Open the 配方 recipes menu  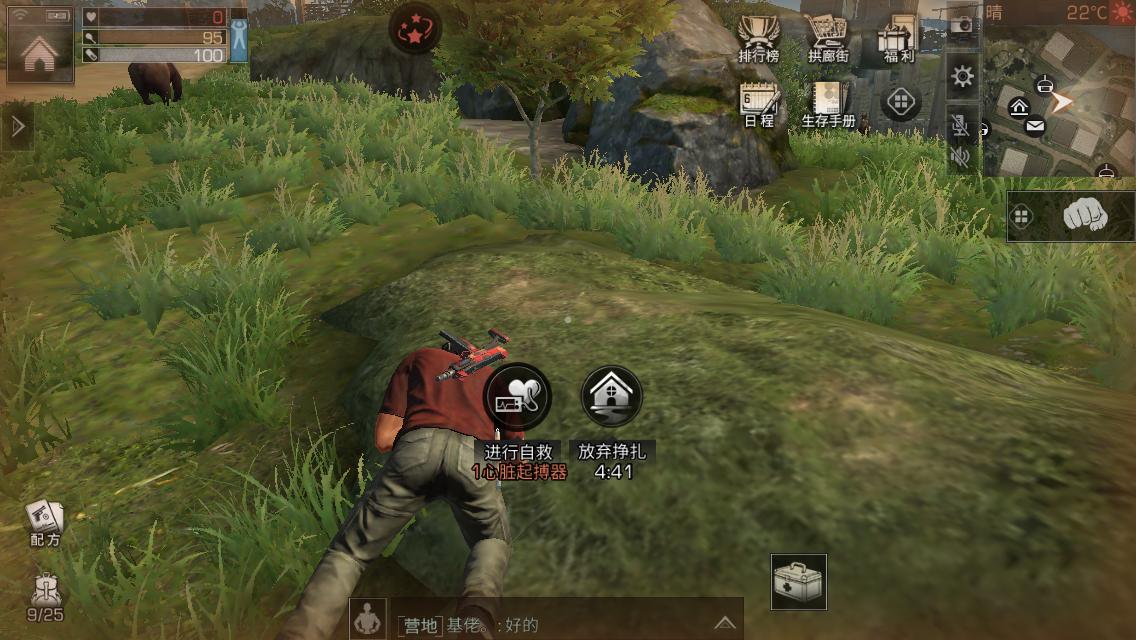44,522
